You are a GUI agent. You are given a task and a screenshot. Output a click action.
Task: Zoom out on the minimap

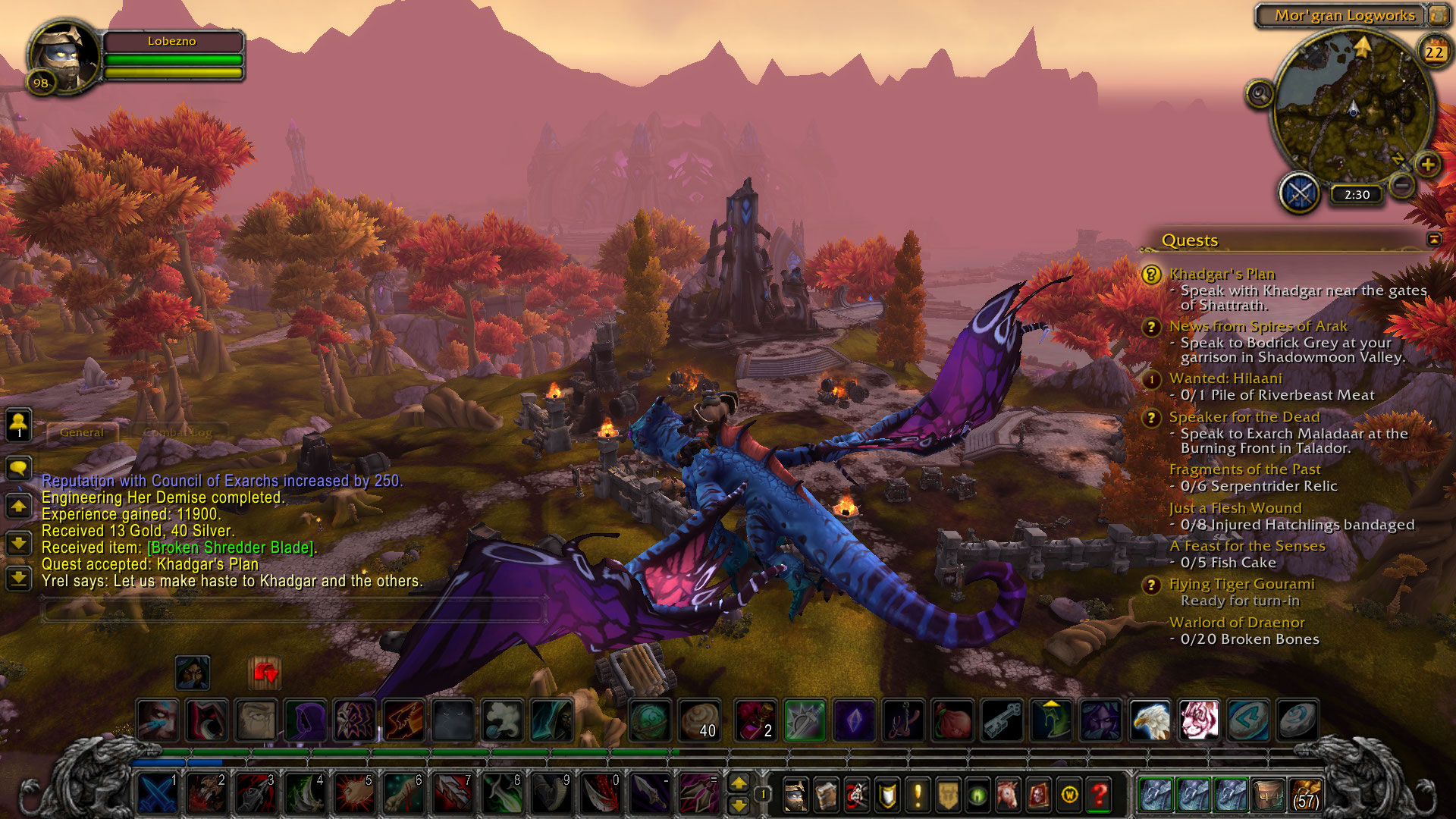click(x=1403, y=184)
